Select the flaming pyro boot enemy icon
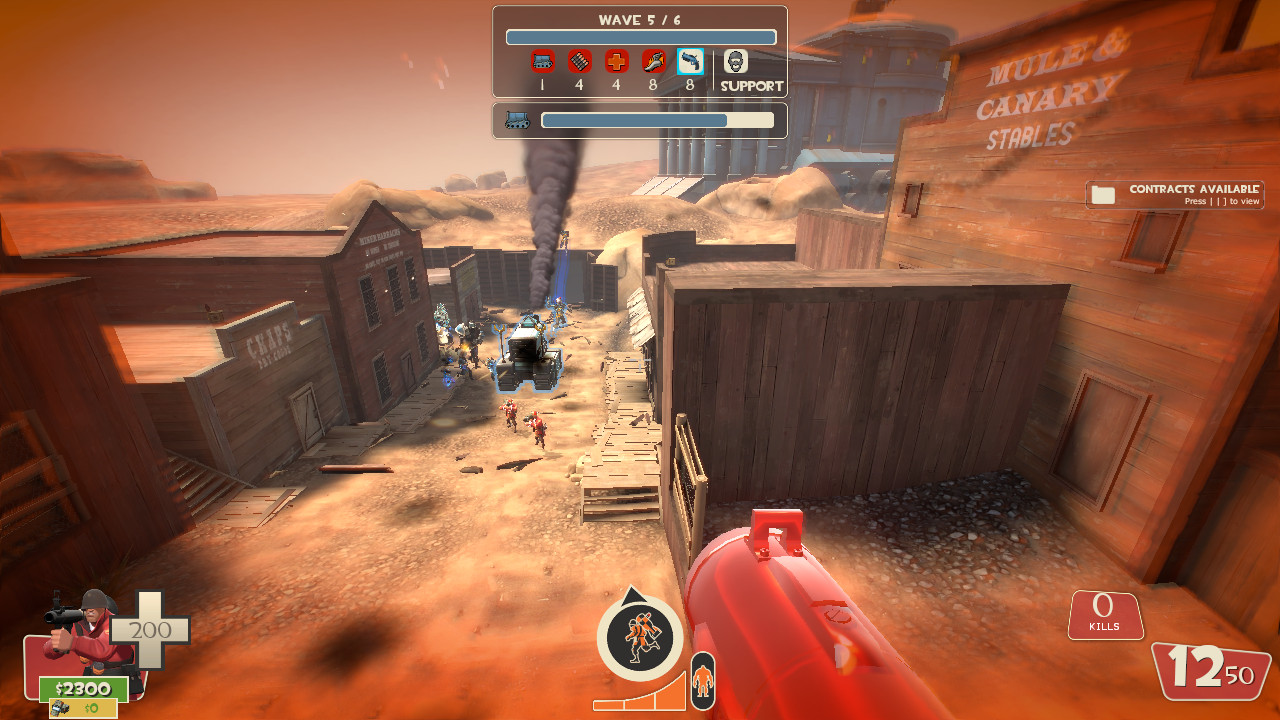Viewport: 1280px width, 720px height. 654,60
